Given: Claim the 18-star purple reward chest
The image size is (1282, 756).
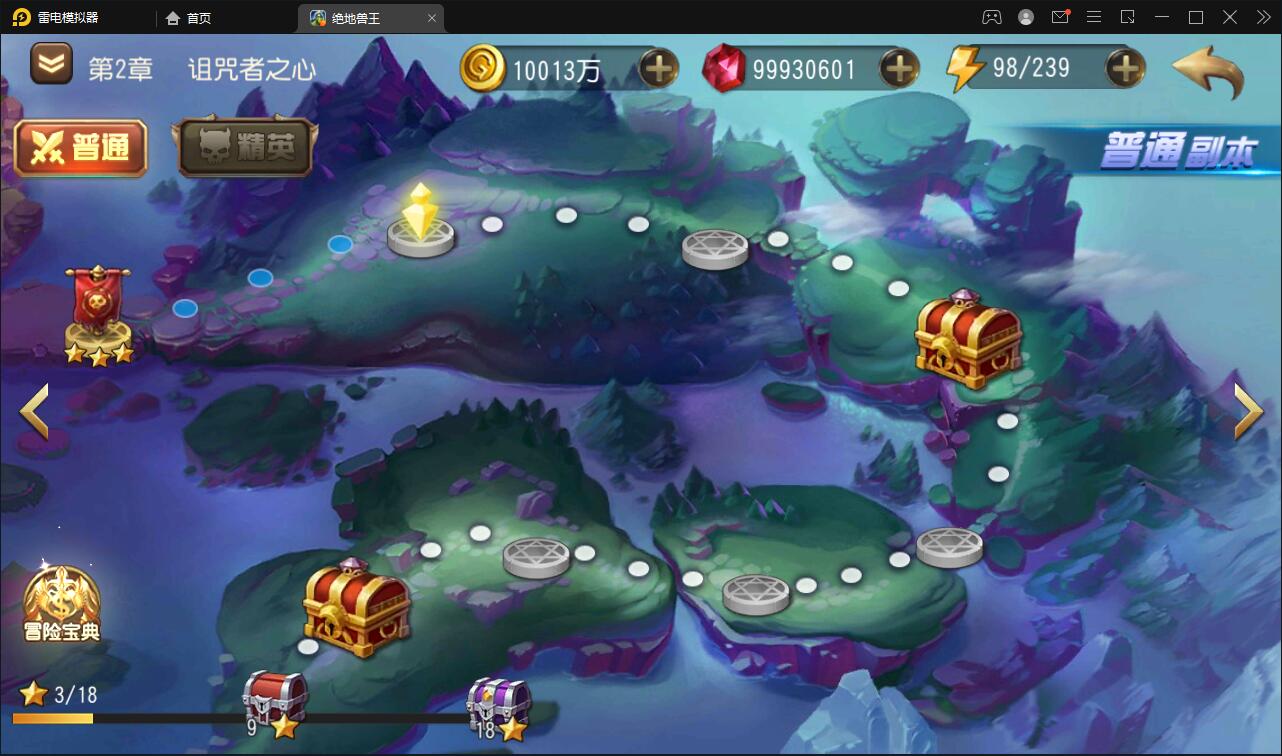Looking at the screenshot, I should [499, 705].
